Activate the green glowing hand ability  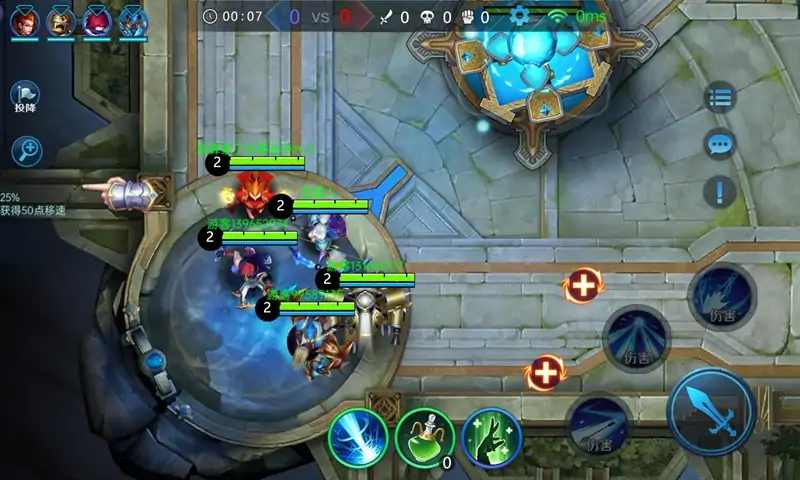click(491, 437)
